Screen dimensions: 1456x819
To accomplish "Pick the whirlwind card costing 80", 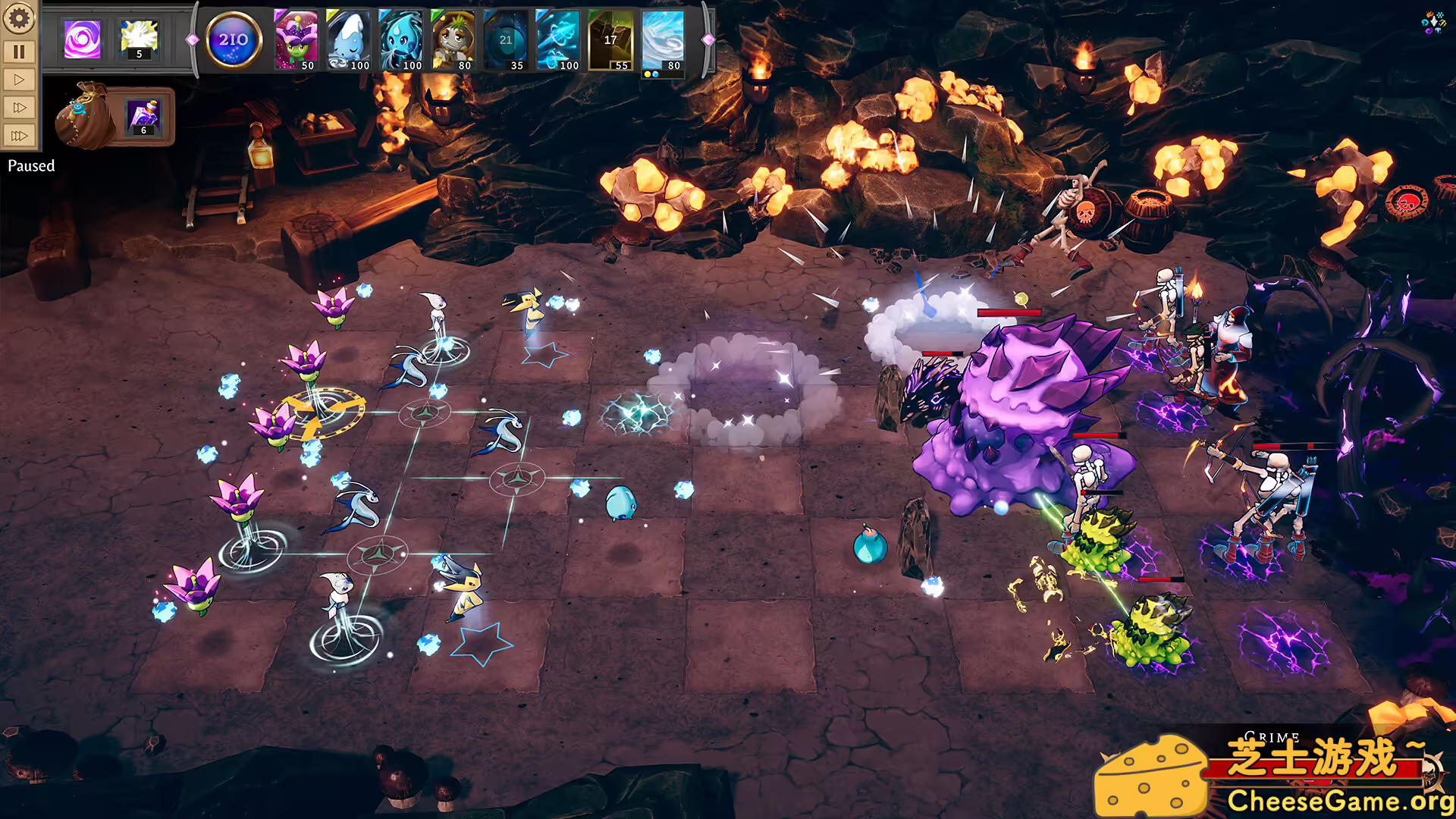I will (663, 40).
